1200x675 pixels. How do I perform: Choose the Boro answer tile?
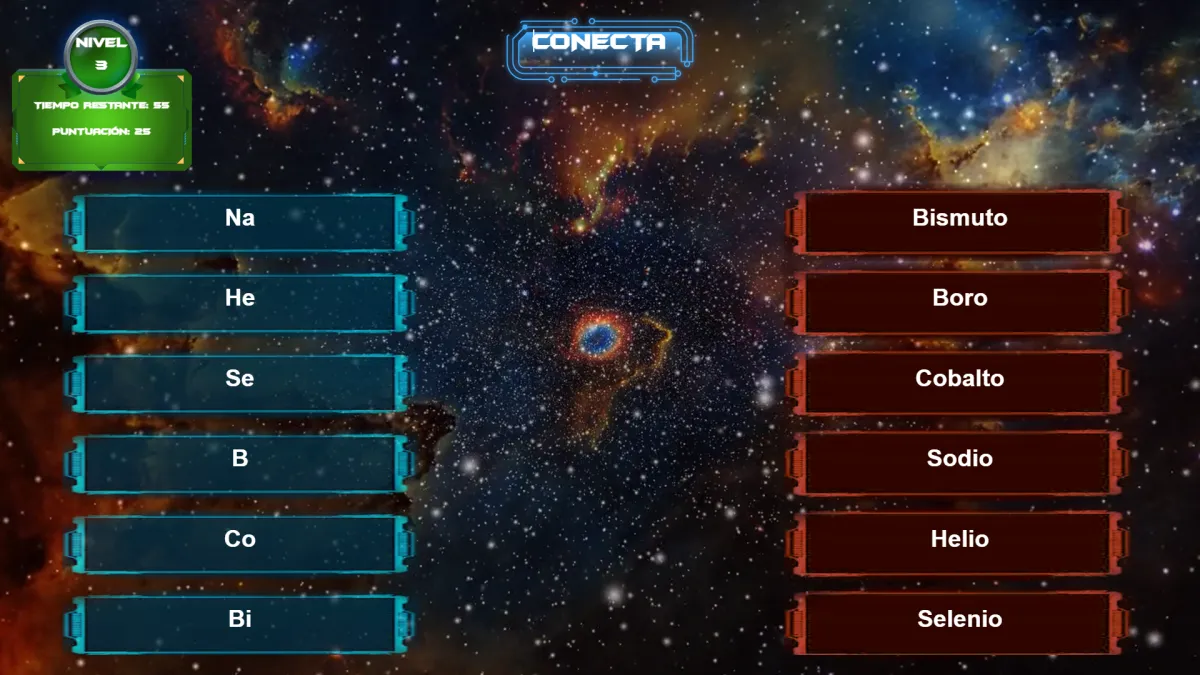click(x=959, y=302)
